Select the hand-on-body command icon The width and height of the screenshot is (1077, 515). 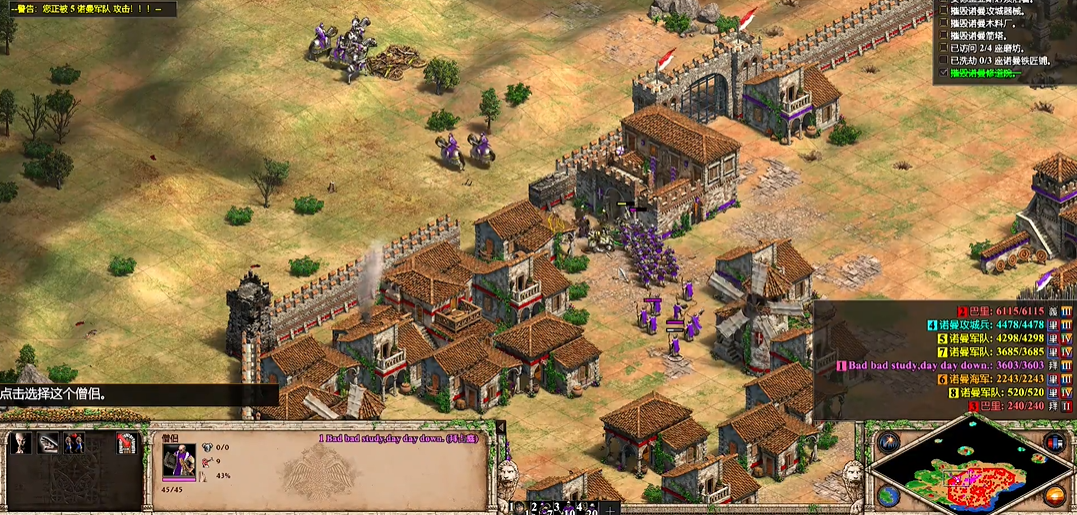(x=48, y=443)
